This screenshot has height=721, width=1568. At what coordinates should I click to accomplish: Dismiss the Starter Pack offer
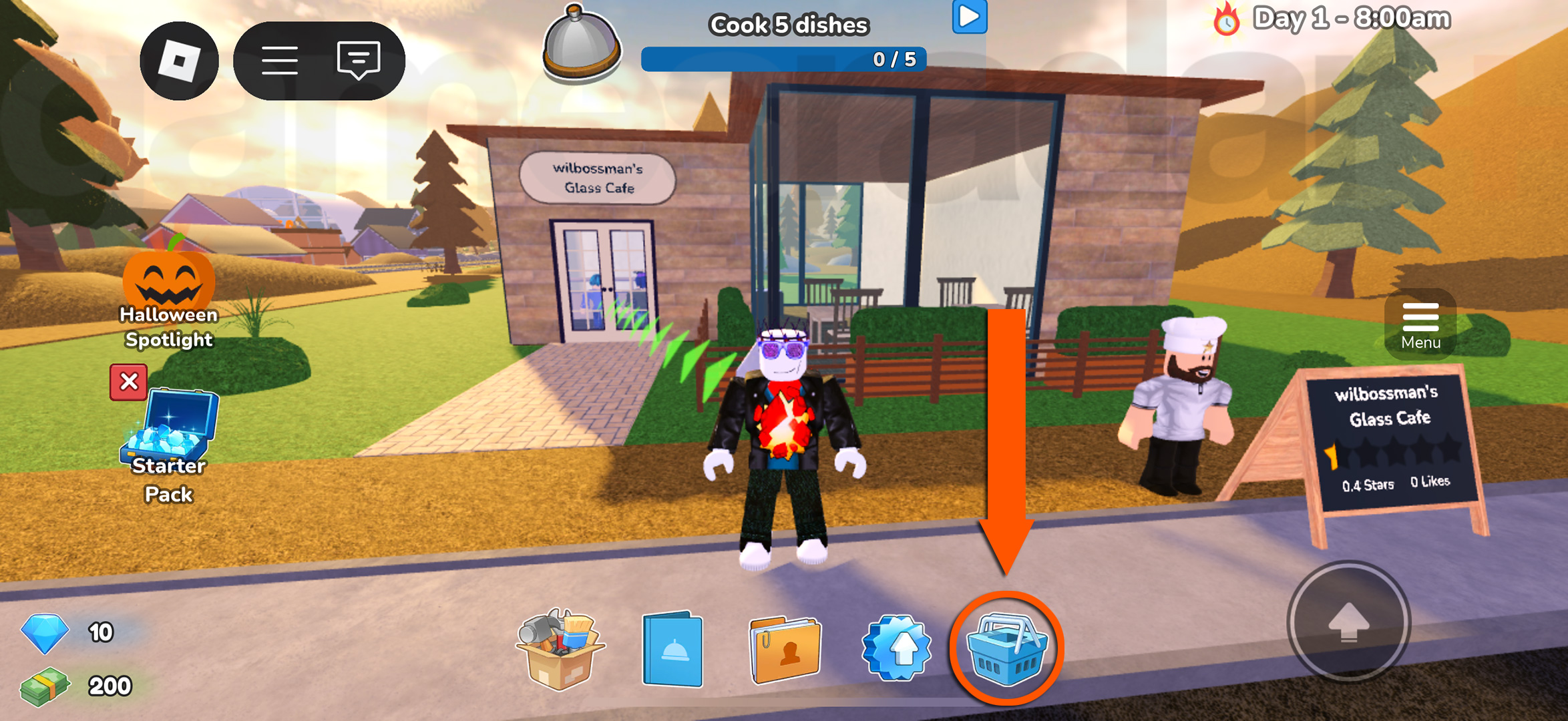(129, 383)
